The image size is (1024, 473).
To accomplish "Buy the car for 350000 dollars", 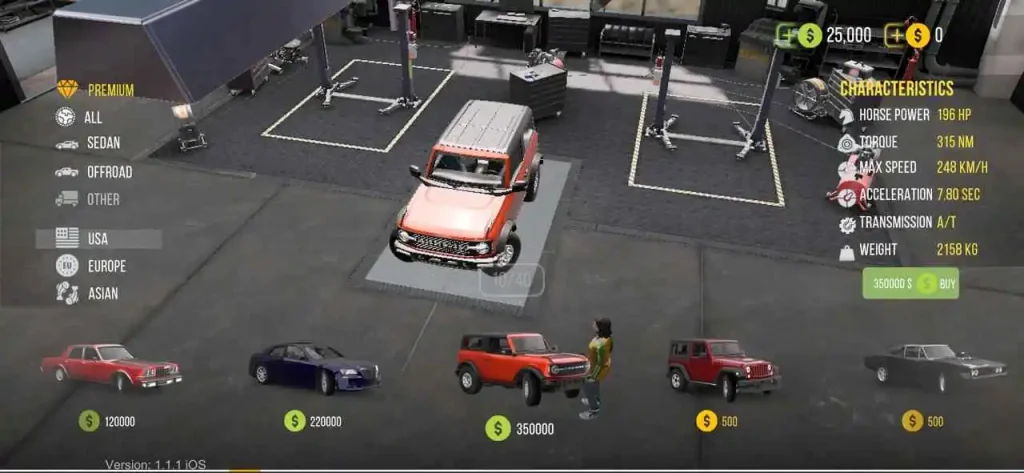I will click(910, 283).
